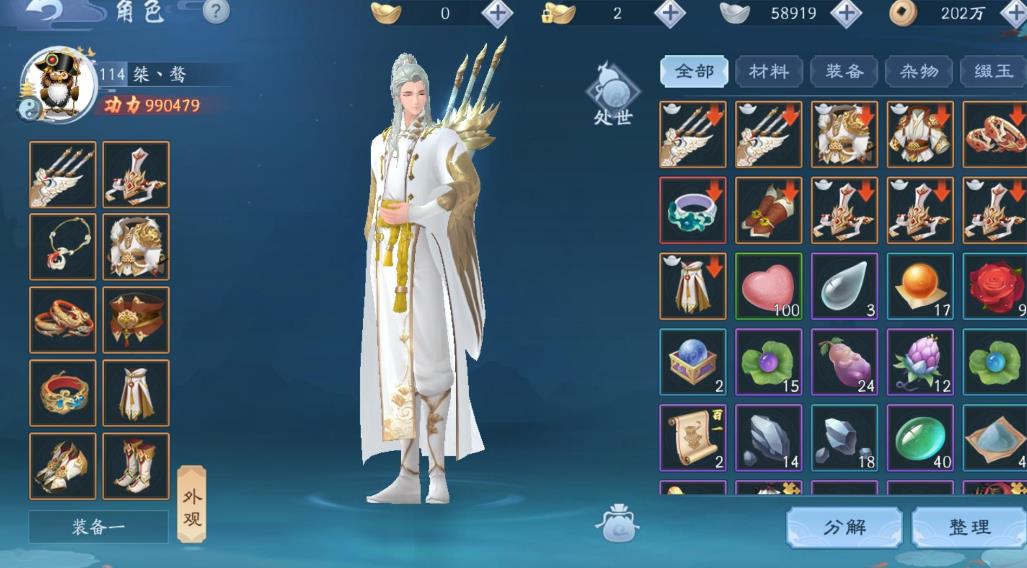Open the 外观 appearance tab
Screen dimensions: 1027x568
191,503
